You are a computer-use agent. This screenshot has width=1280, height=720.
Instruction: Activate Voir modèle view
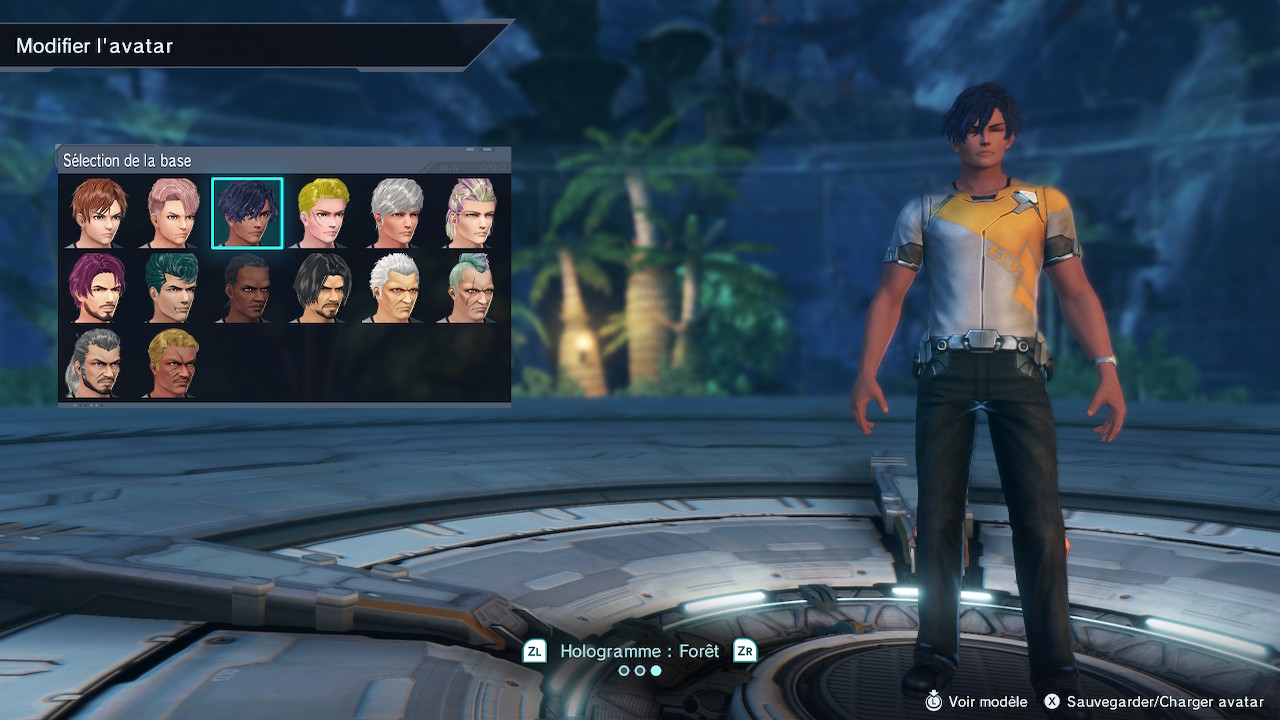pos(975,702)
